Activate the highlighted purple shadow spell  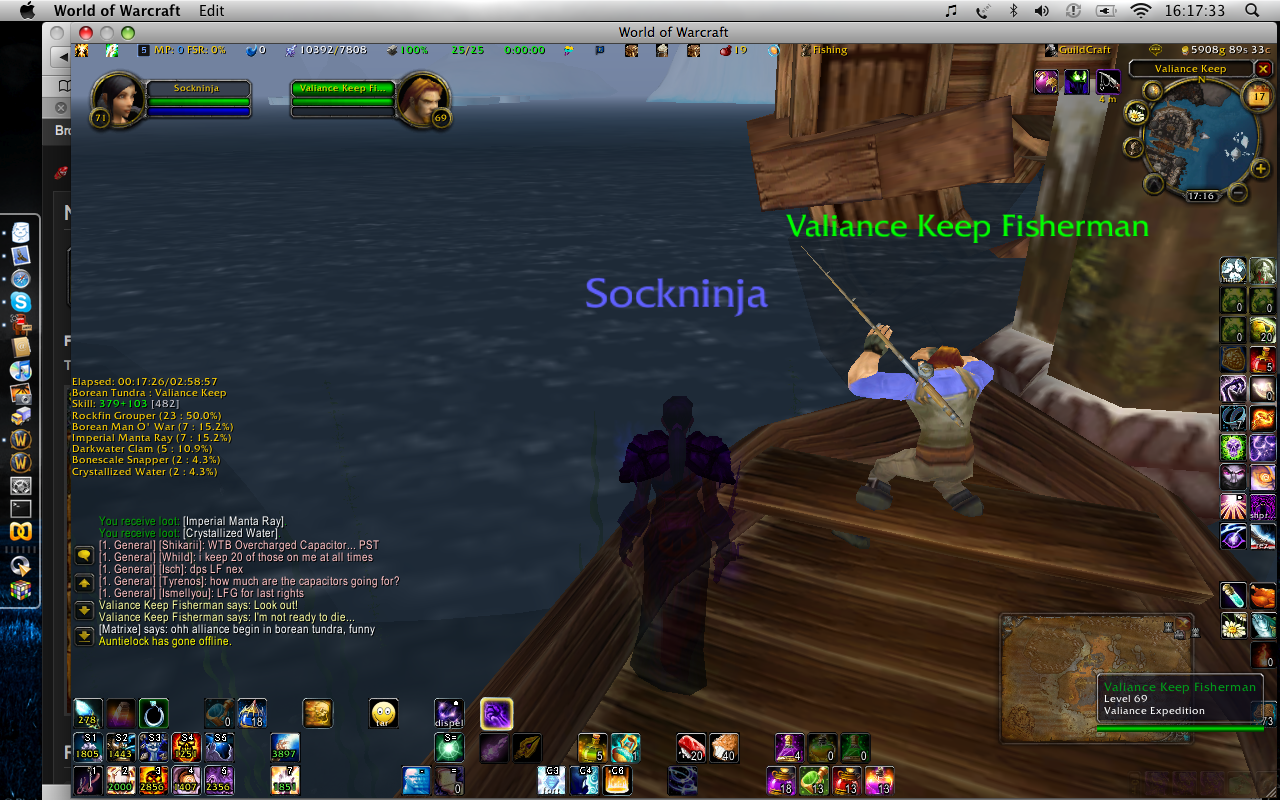(497, 714)
